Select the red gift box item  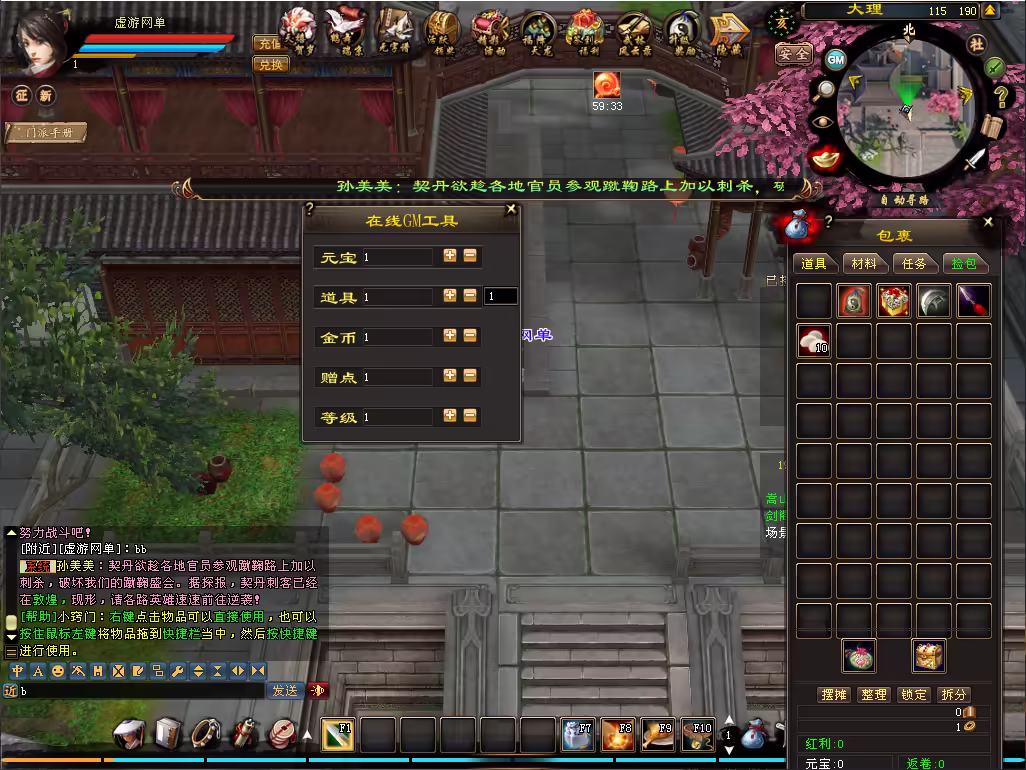coord(893,301)
